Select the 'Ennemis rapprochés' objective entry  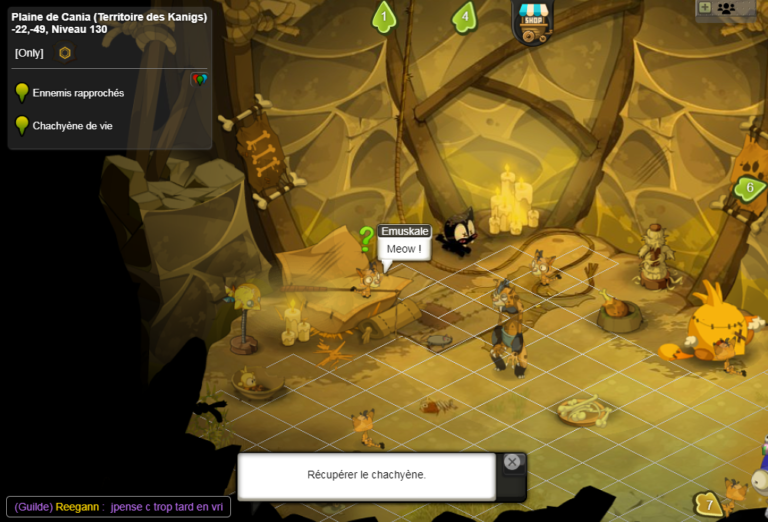78,93
